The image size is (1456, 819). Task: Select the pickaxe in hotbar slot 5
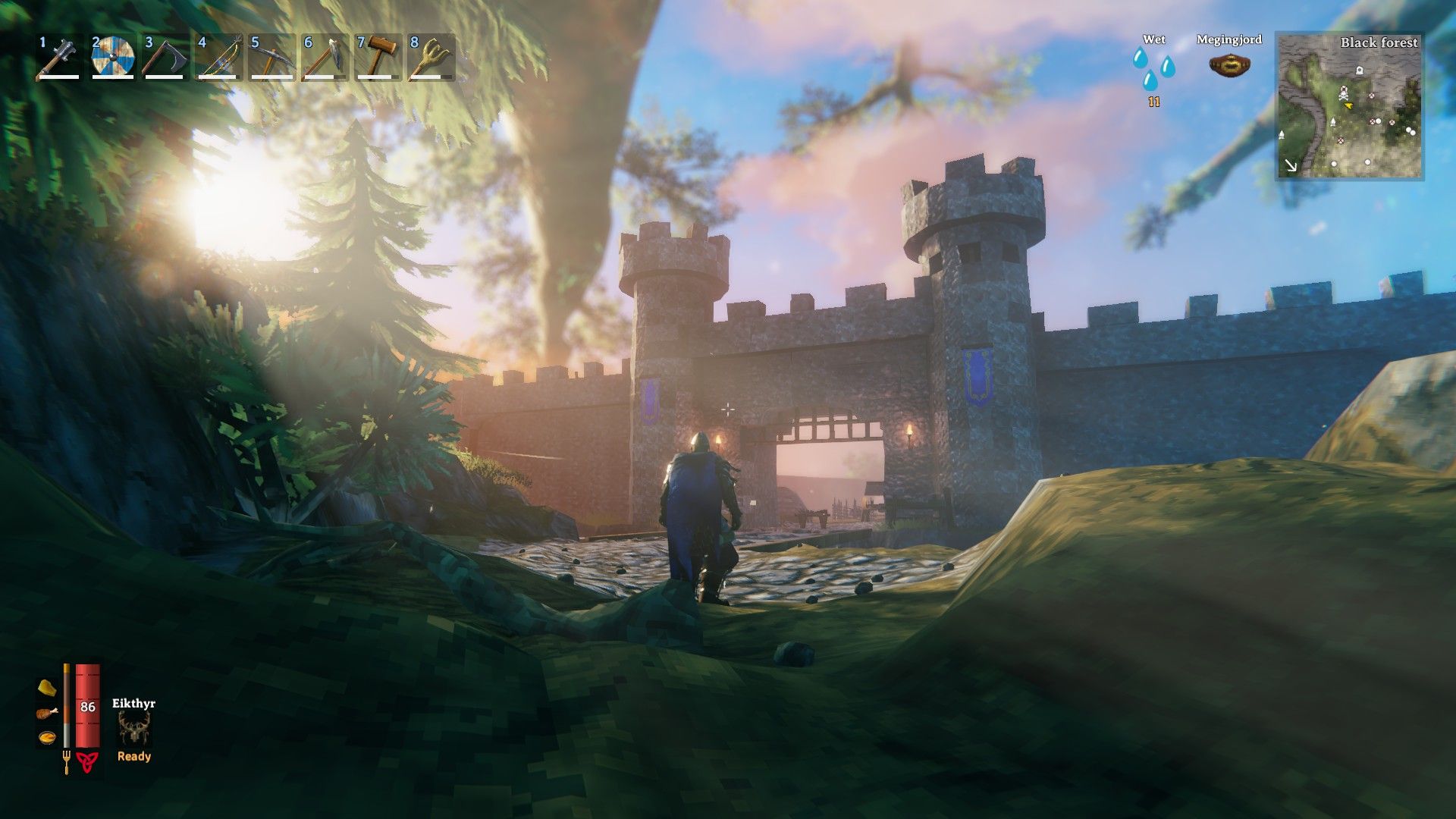click(x=271, y=58)
